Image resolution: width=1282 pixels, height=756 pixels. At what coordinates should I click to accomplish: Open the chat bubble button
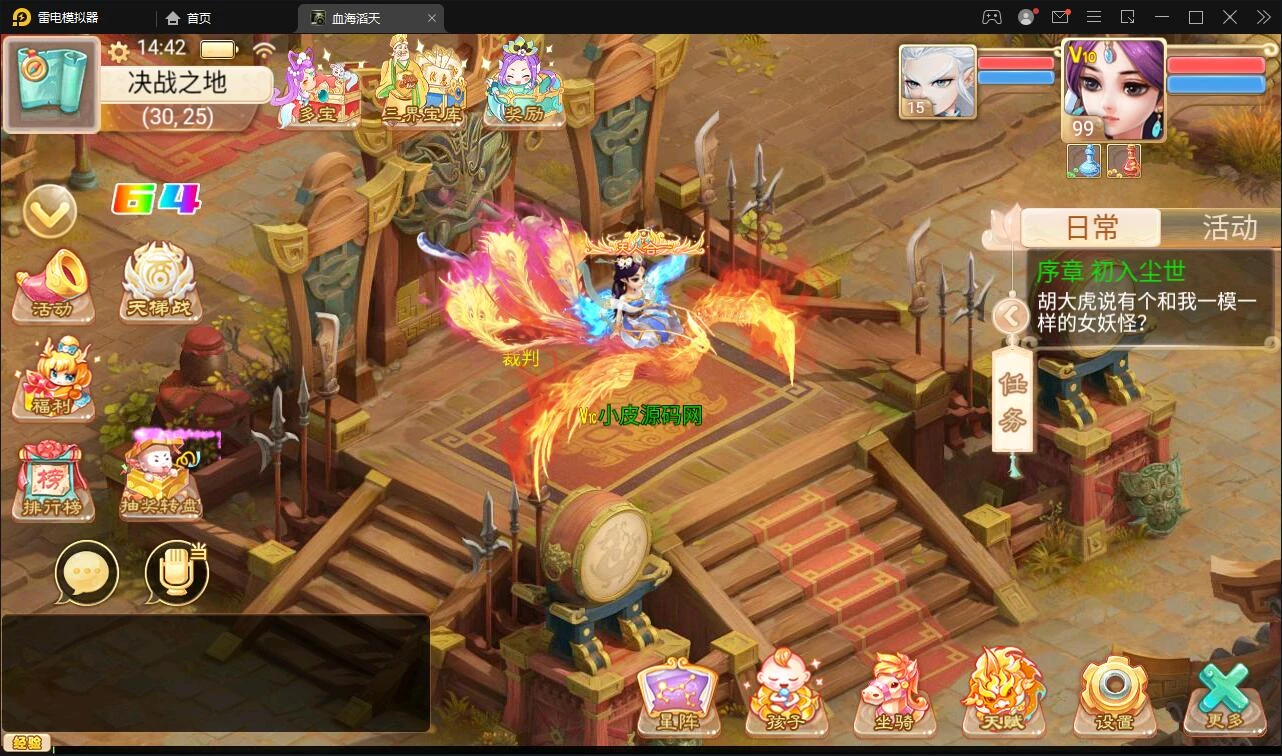[87, 573]
